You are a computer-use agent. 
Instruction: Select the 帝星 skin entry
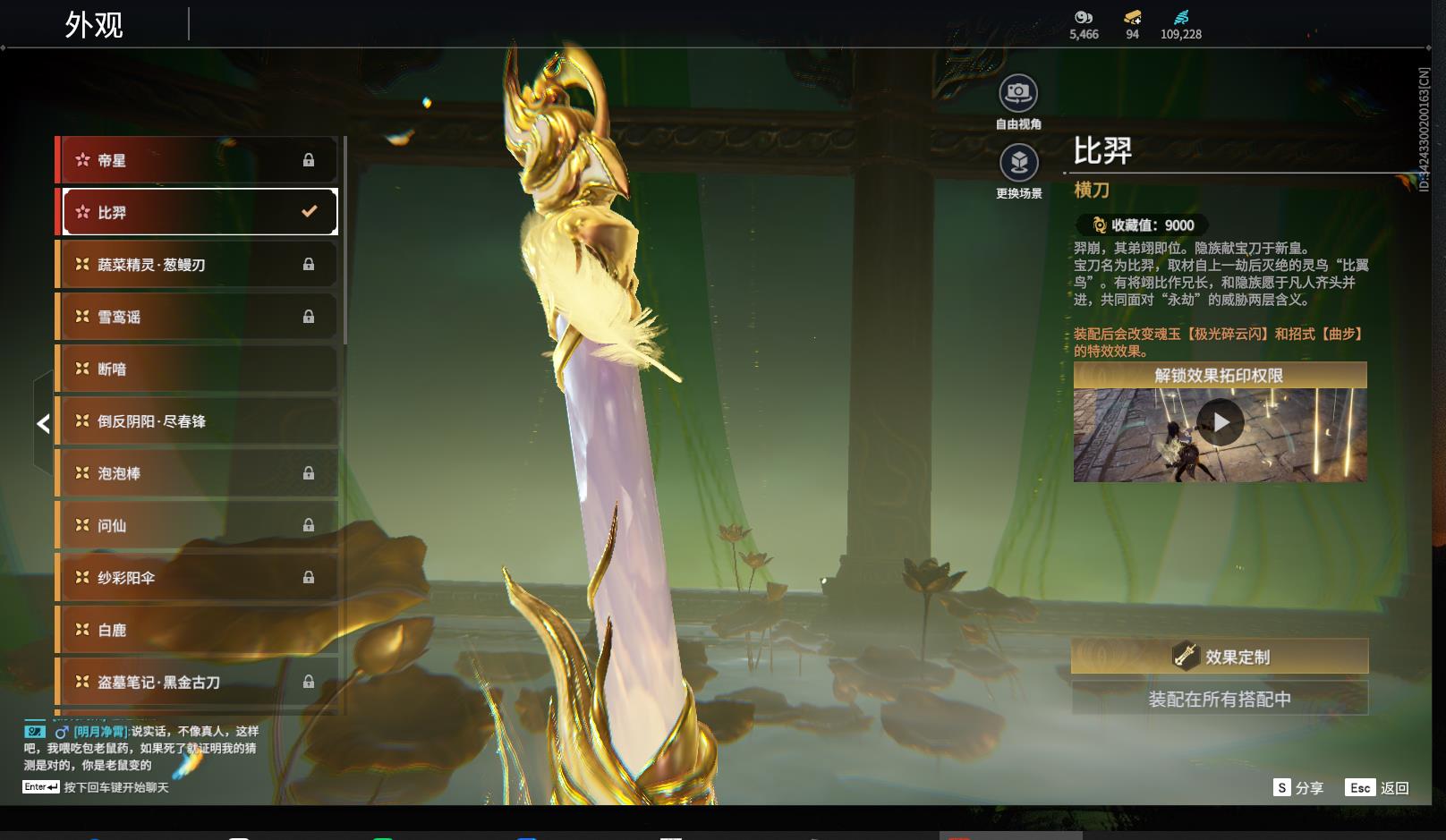click(x=197, y=160)
